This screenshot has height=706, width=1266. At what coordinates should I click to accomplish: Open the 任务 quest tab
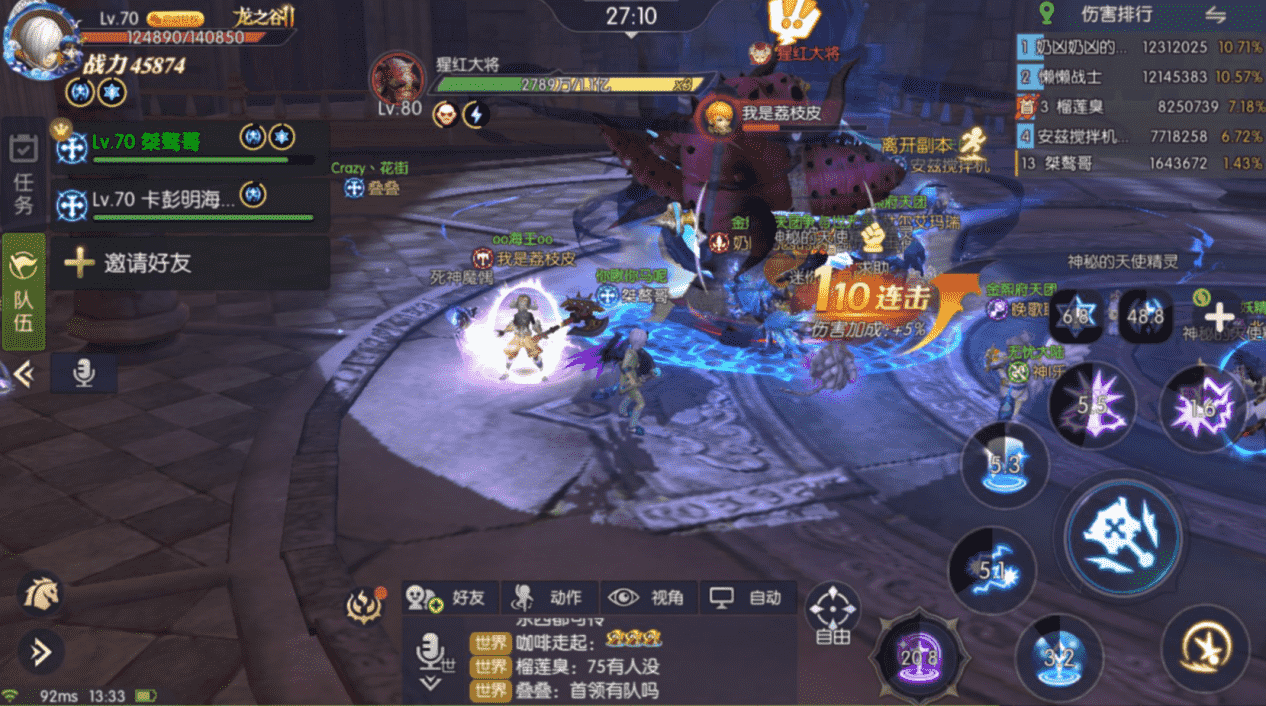point(23,174)
